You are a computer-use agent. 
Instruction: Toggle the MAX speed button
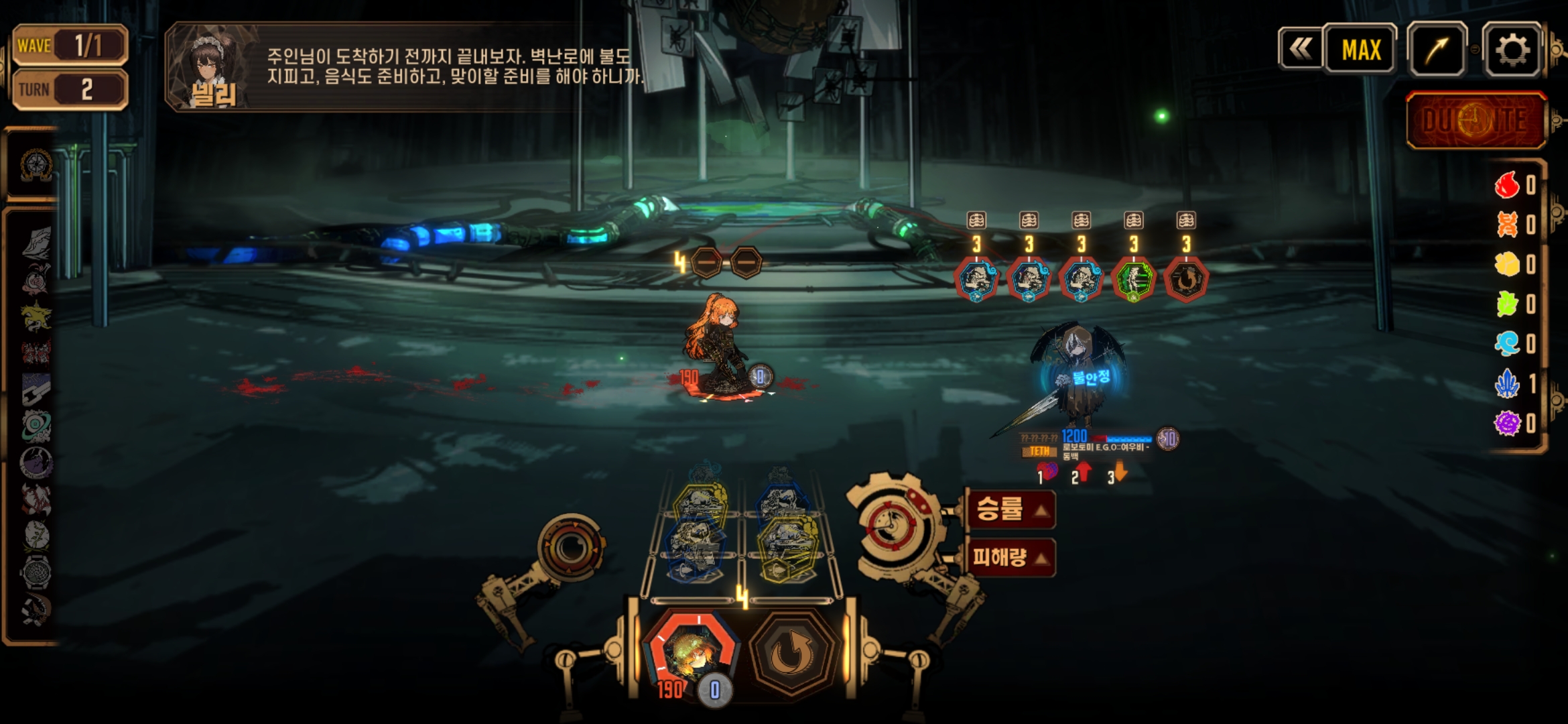coord(1360,50)
